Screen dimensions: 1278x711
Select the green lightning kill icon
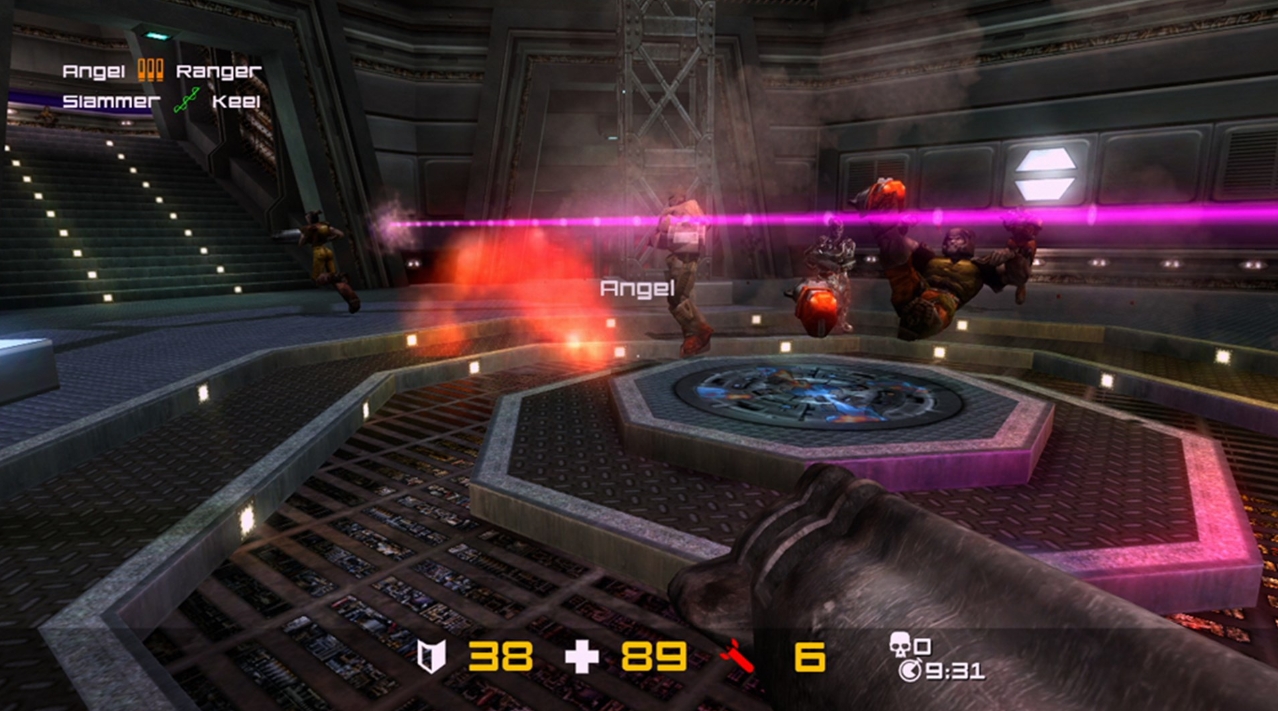pyautogui.click(x=186, y=100)
